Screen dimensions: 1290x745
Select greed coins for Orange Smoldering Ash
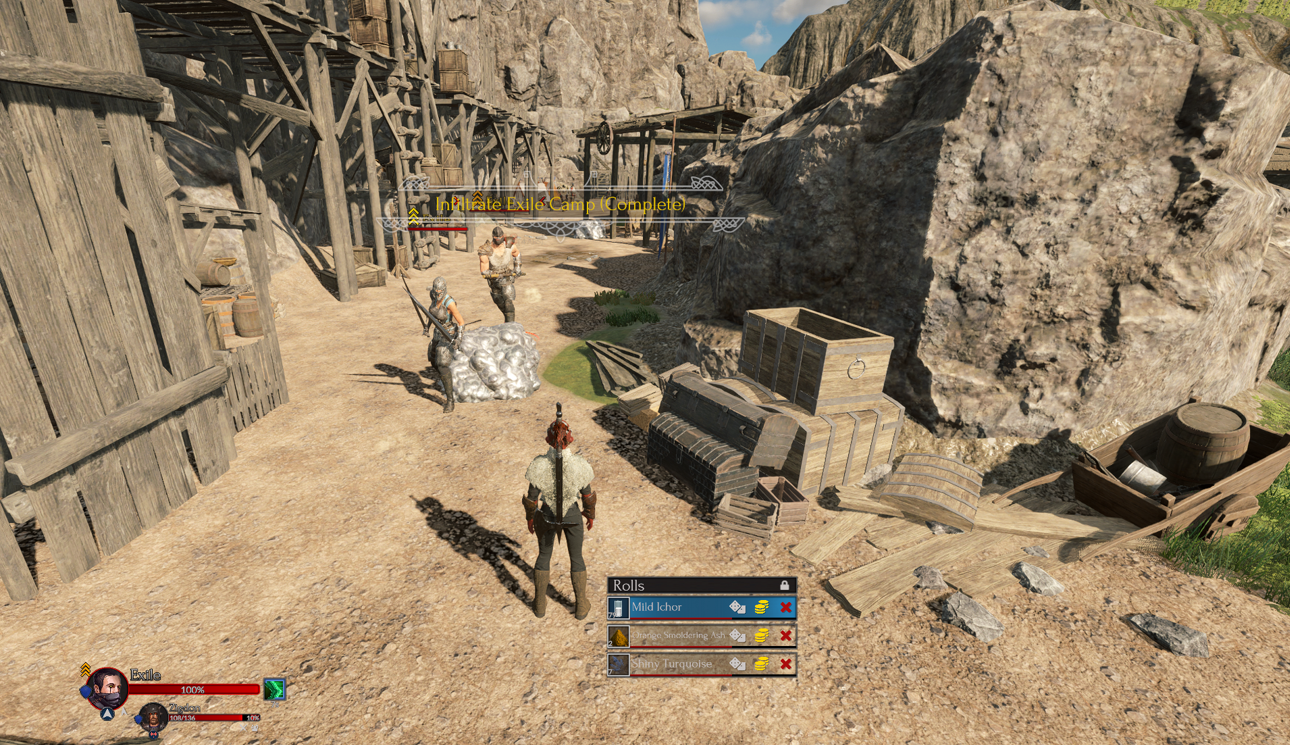point(762,635)
